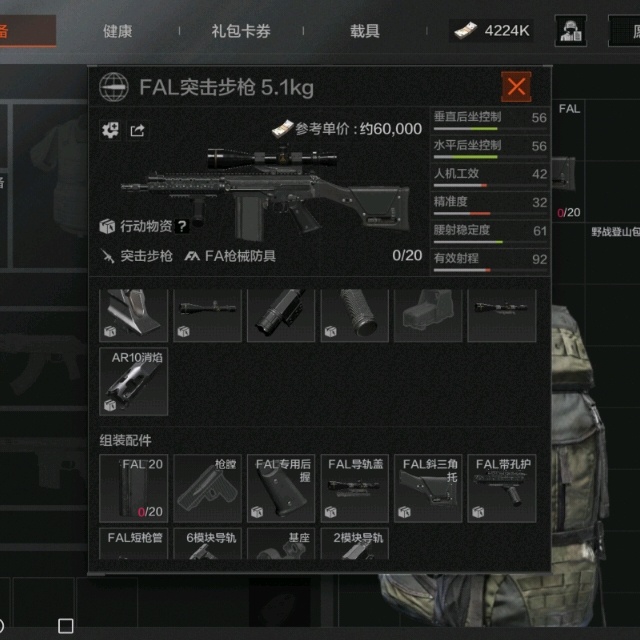
Task: Share the FAL rifle via share icon
Action: pyautogui.click(x=137, y=130)
